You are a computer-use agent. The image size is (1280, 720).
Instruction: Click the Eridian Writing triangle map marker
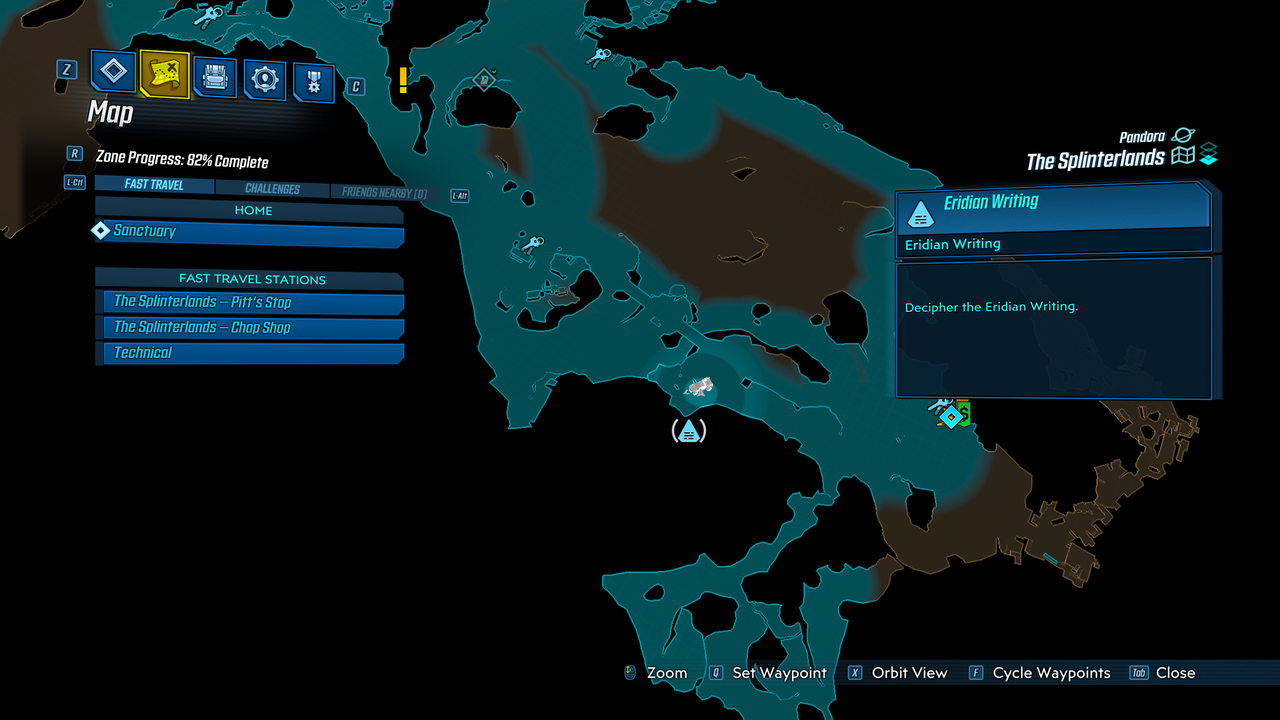point(688,431)
